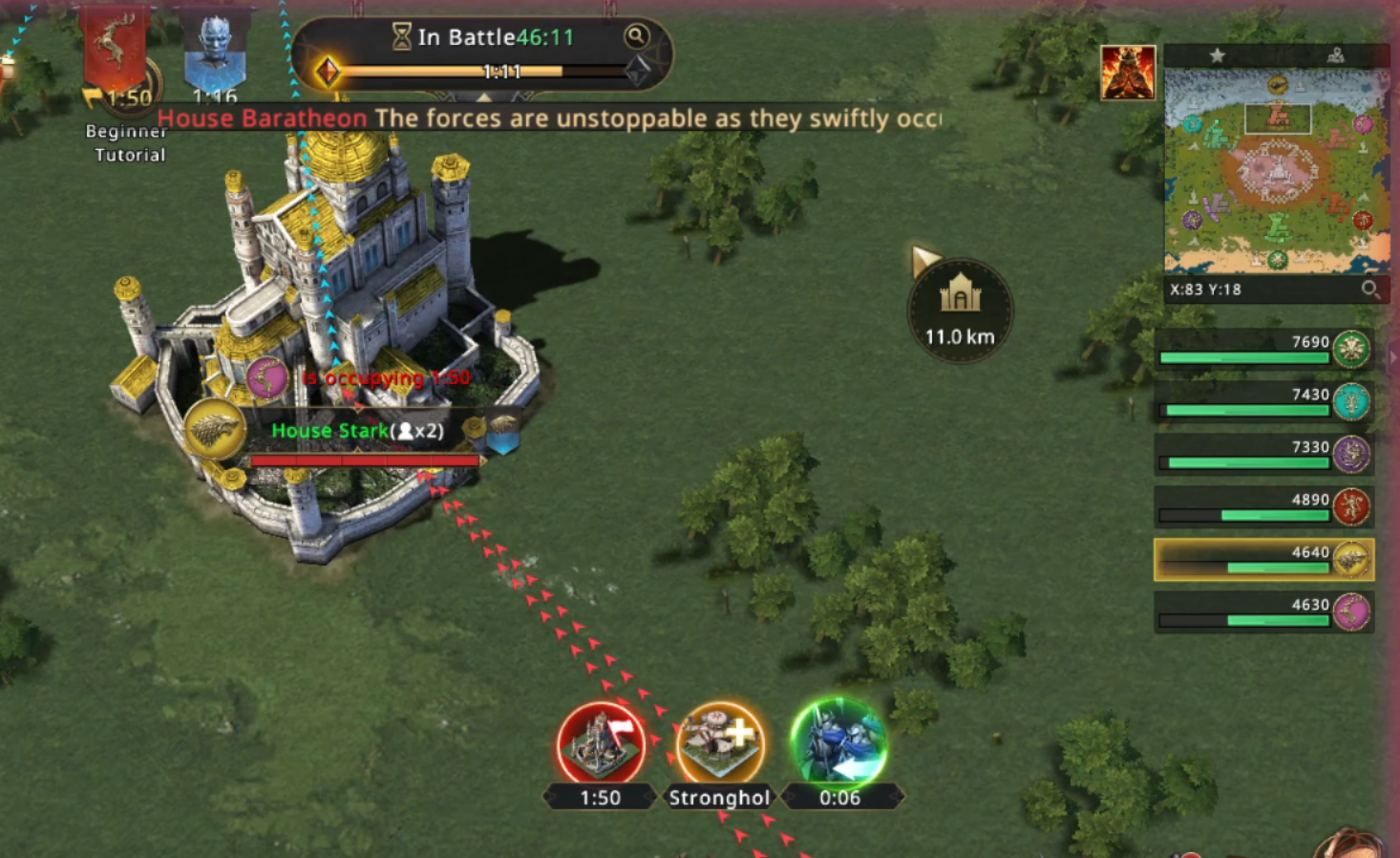Select the red lion house row scoring 4890
1400x858 pixels.
(1262, 506)
